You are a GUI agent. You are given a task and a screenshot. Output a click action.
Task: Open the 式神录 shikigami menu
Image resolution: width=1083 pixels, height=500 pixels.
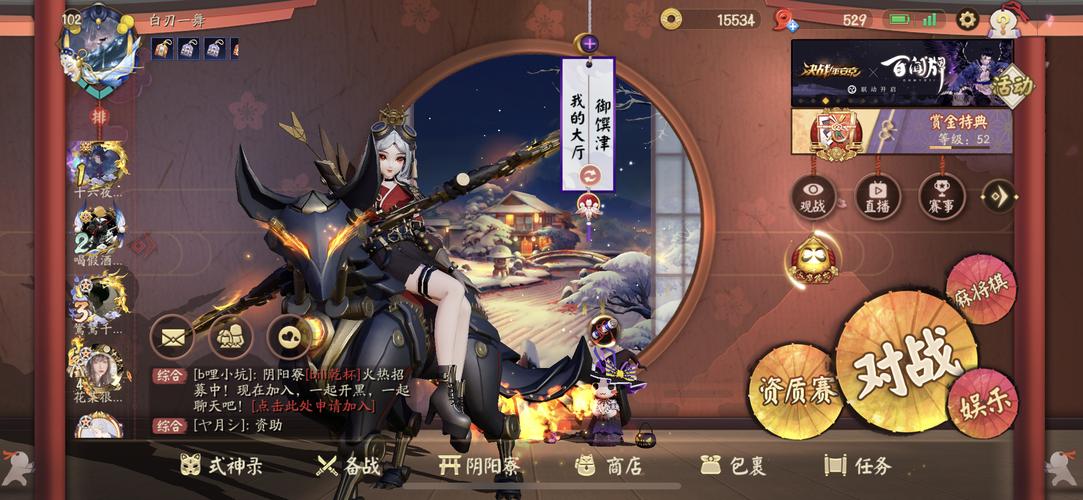[221, 465]
